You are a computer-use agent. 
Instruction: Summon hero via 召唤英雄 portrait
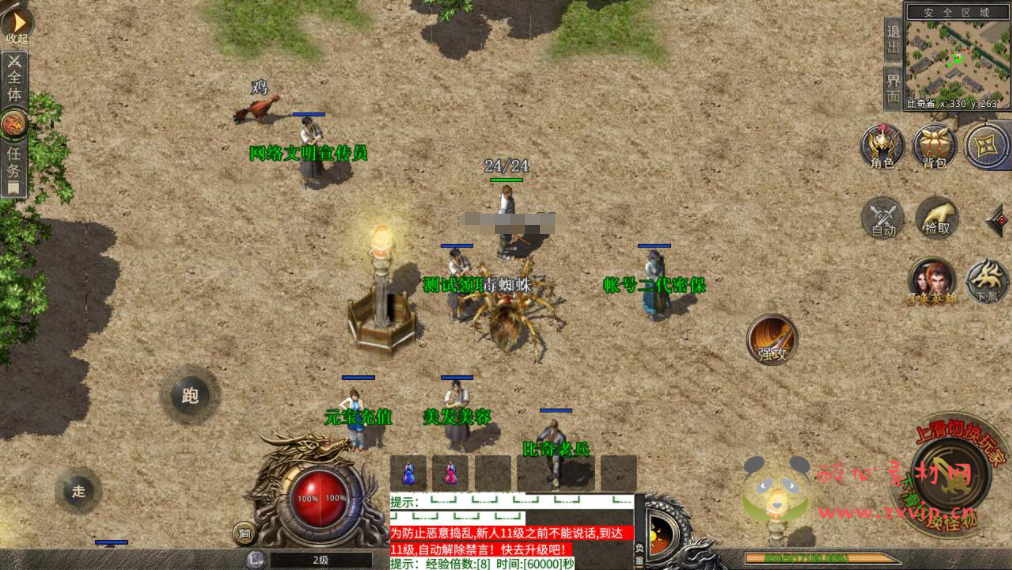pyautogui.click(x=931, y=281)
